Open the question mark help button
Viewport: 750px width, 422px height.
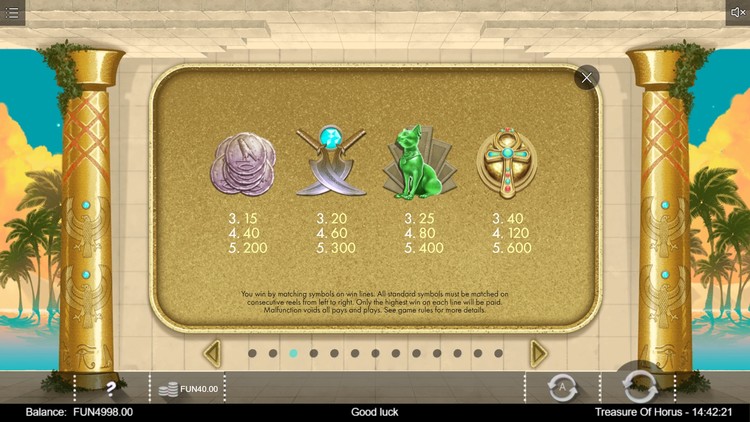pyautogui.click(x=111, y=387)
